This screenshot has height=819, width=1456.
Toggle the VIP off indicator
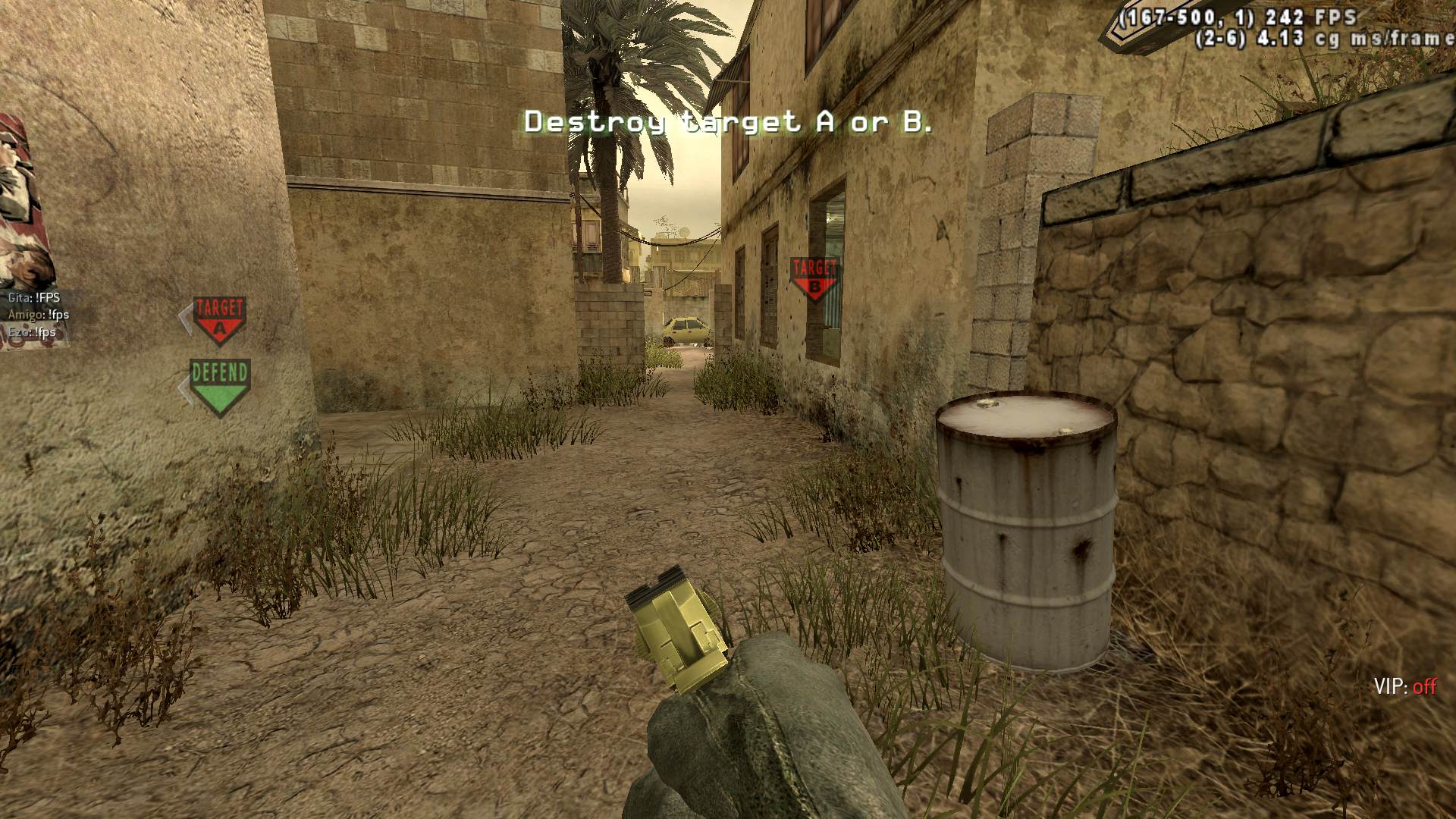point(1404,687)
